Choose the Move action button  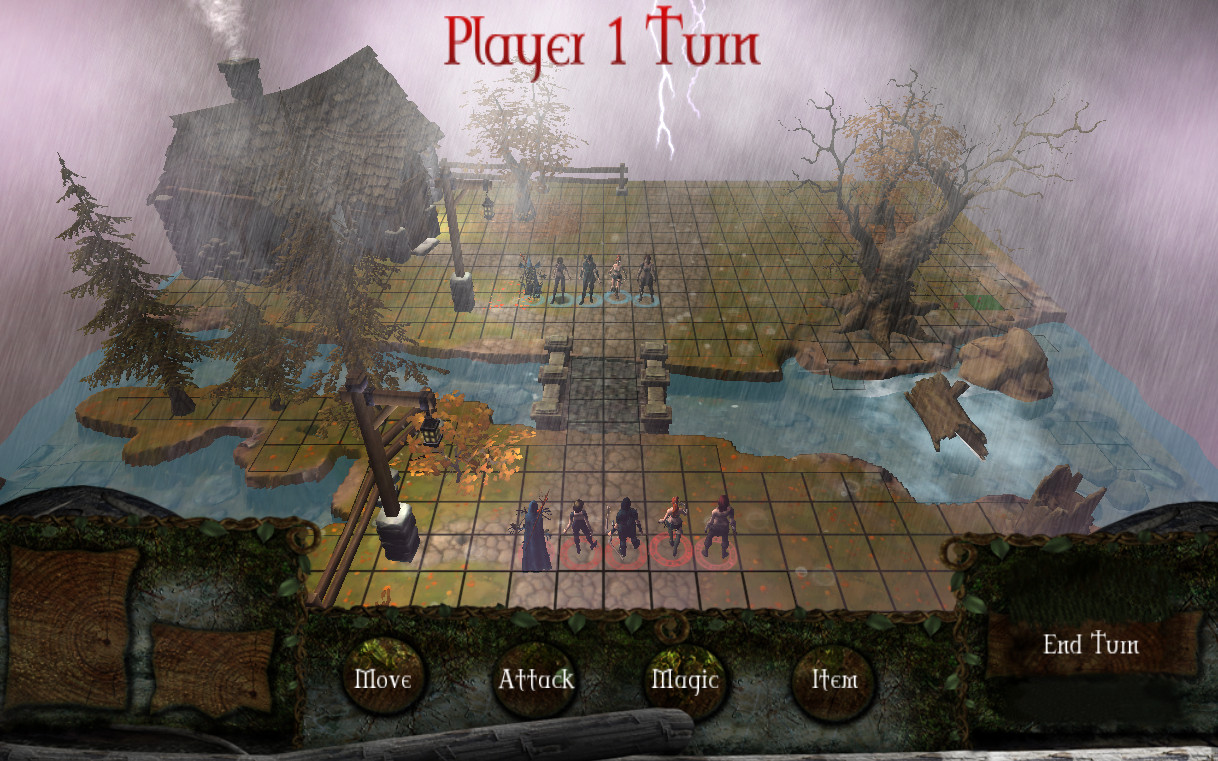[x=382, y=680]
